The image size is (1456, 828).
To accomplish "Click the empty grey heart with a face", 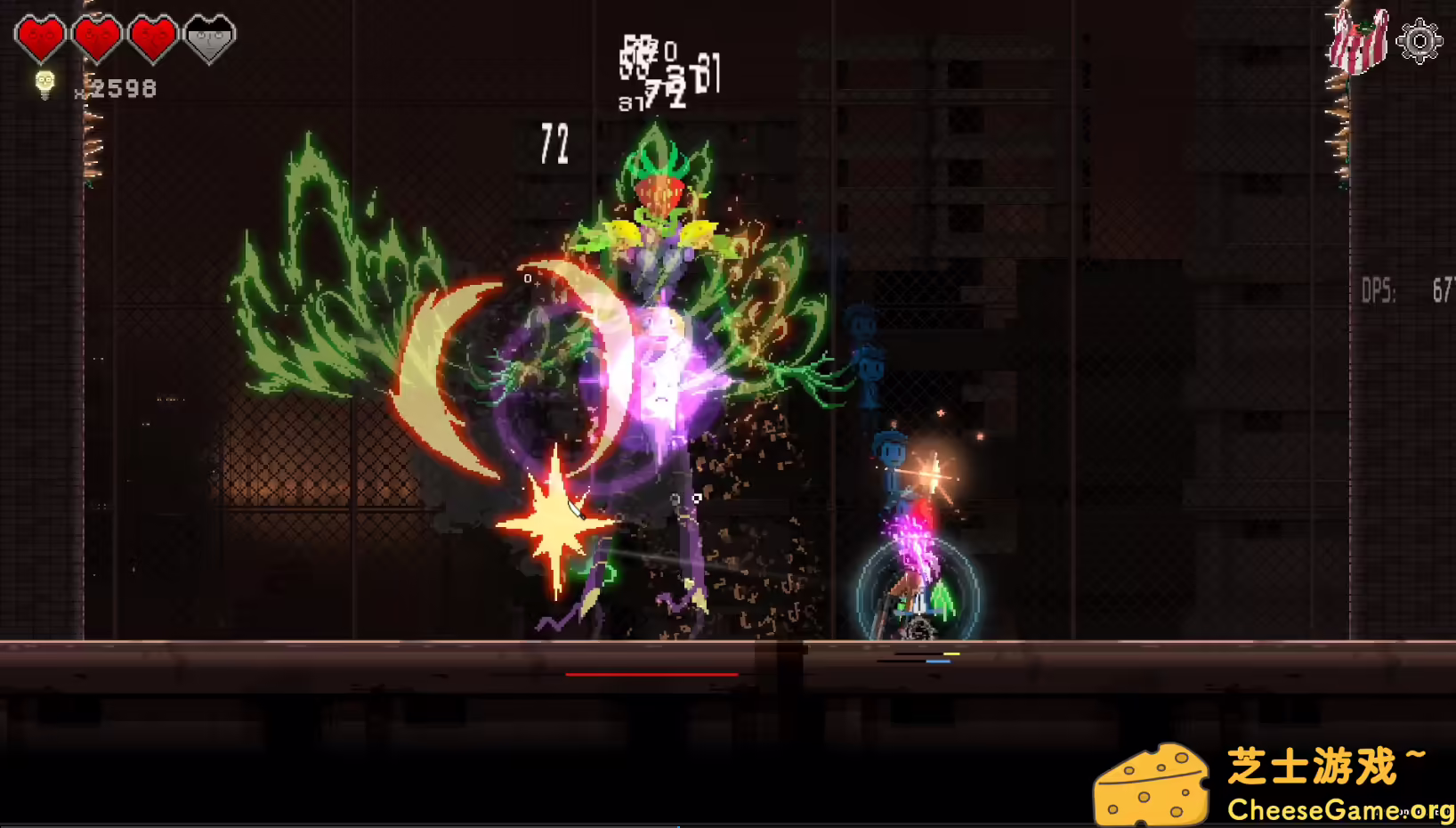I will 208,37.
